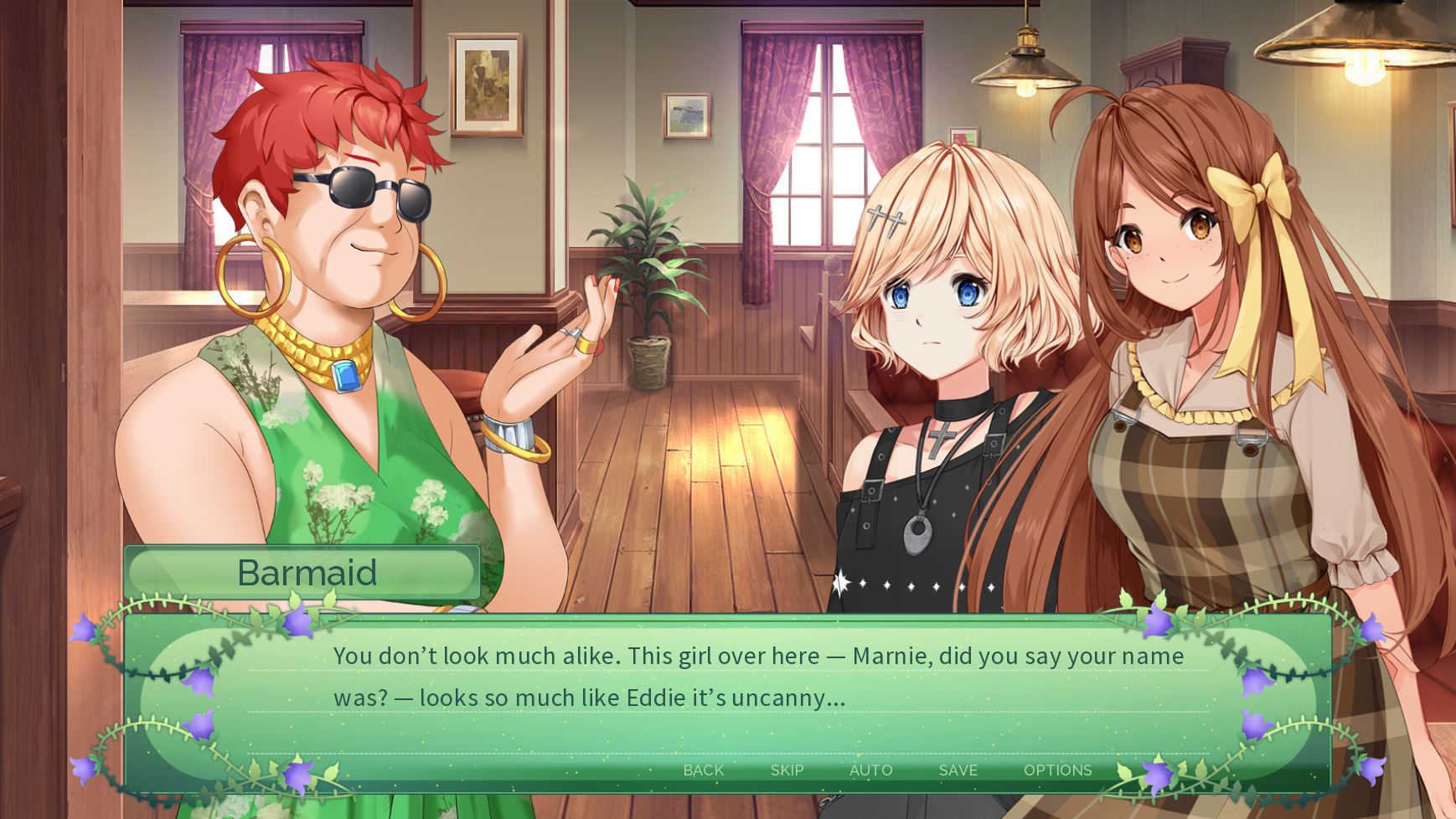Open the Save menu

pos(958,770)
